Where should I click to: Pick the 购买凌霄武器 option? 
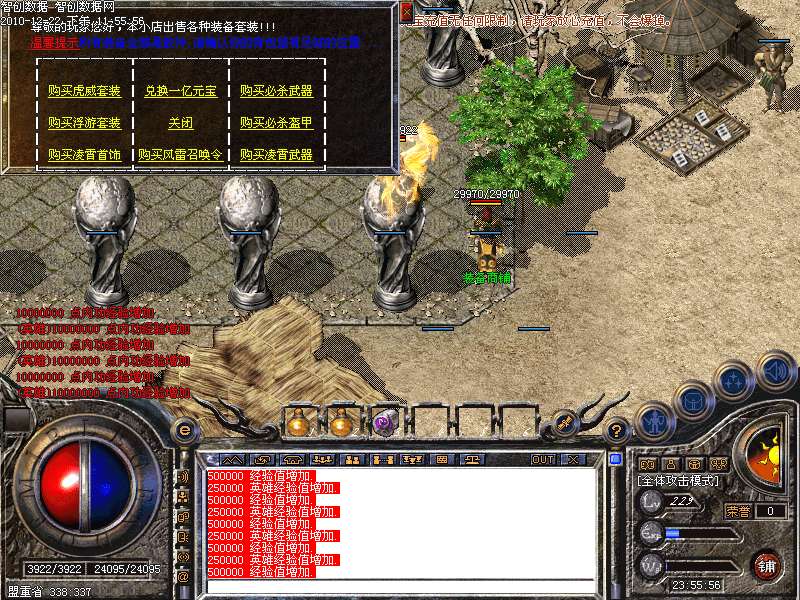coord(276,155)
